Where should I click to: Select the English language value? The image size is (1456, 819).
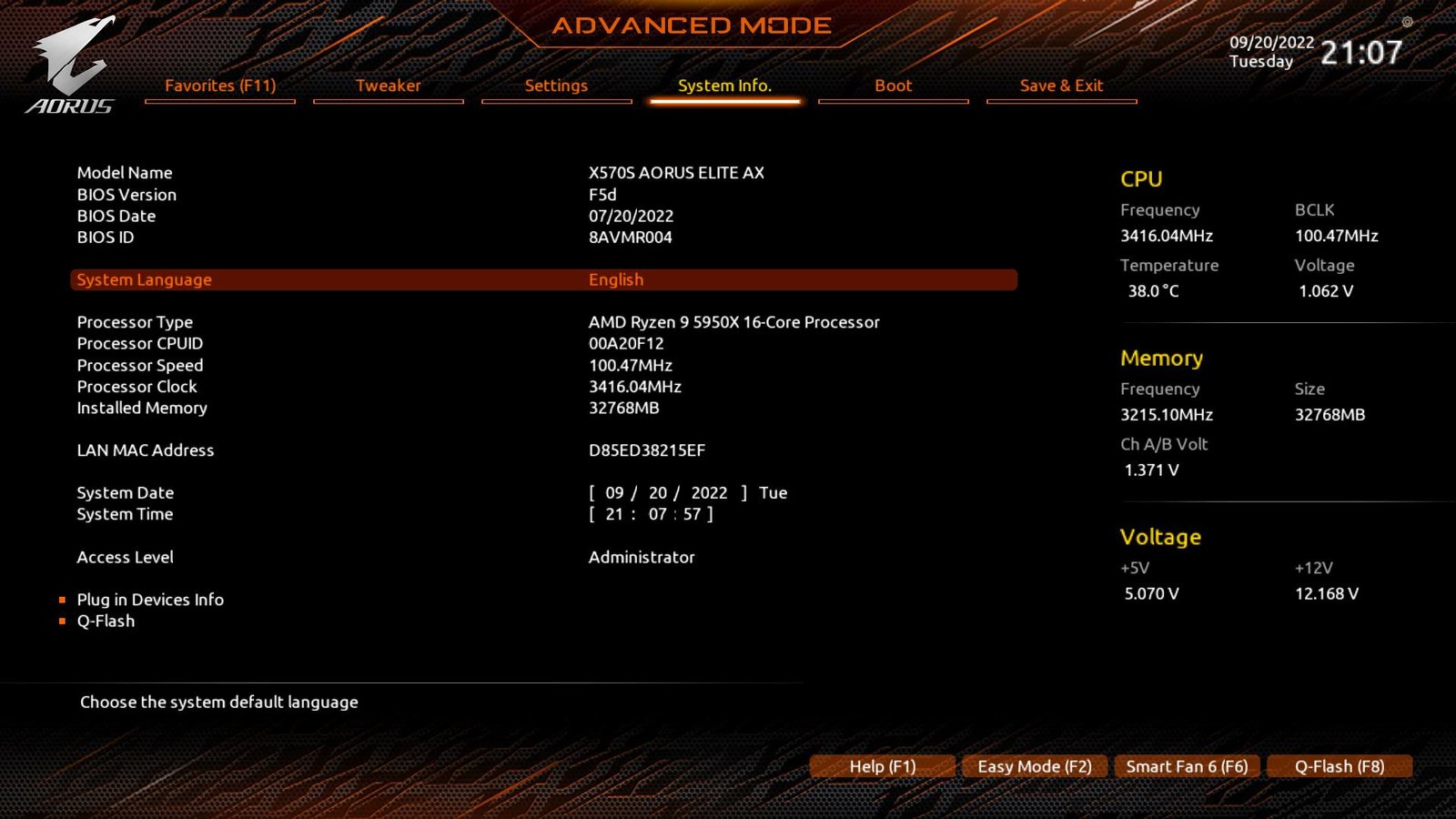point(617,279)
